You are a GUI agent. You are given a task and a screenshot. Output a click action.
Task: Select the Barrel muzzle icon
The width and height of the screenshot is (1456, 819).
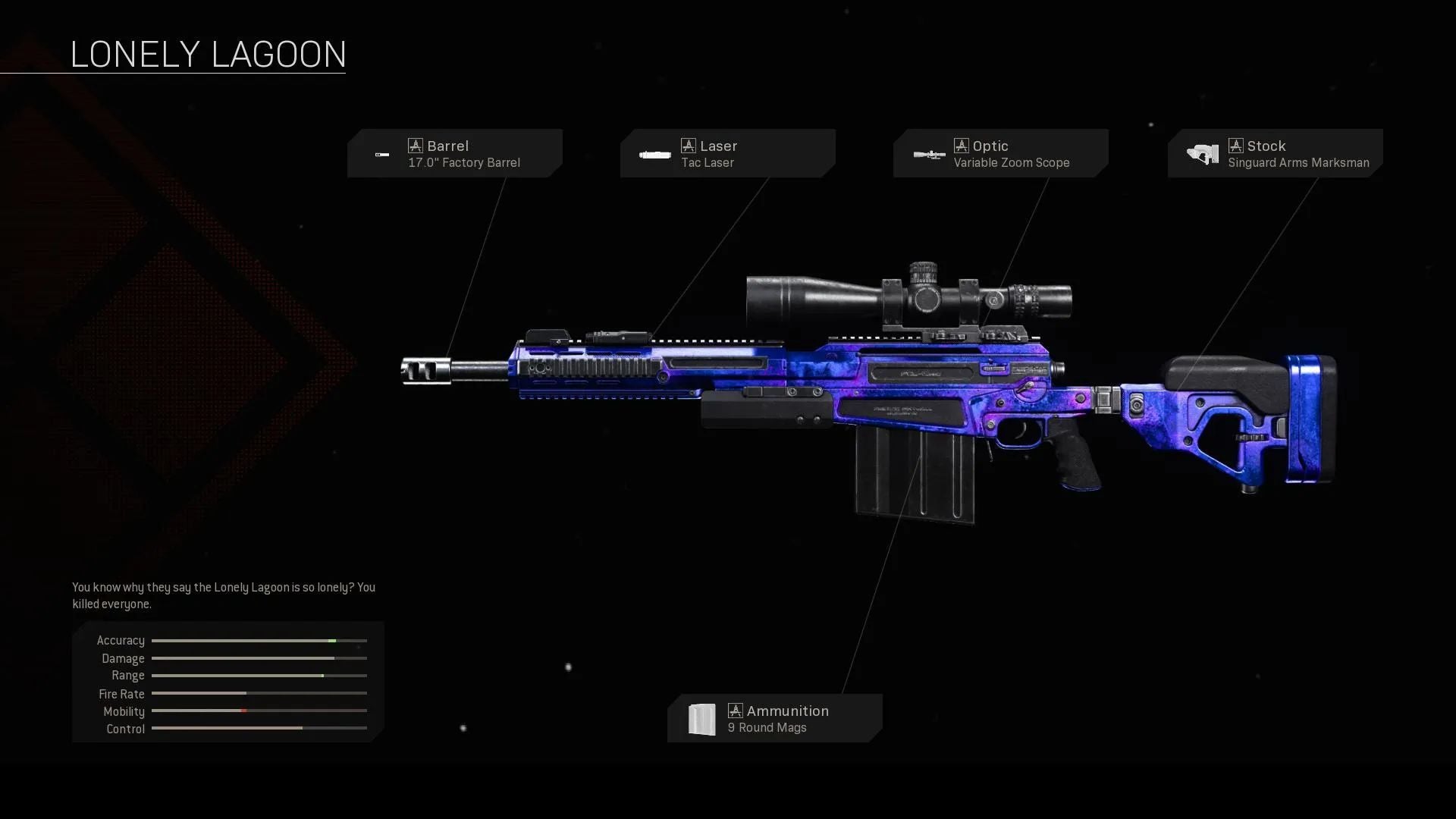click(383, 155)
